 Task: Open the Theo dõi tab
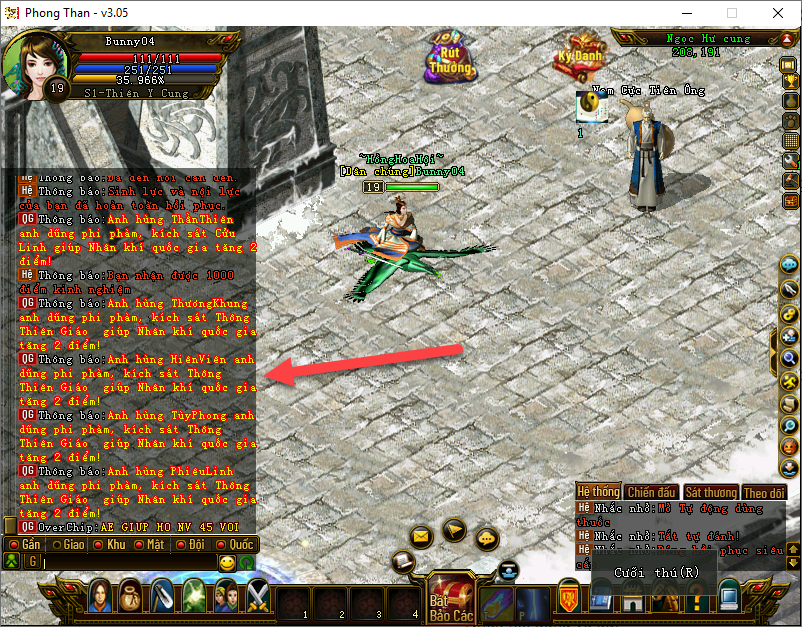click(763, 492)
